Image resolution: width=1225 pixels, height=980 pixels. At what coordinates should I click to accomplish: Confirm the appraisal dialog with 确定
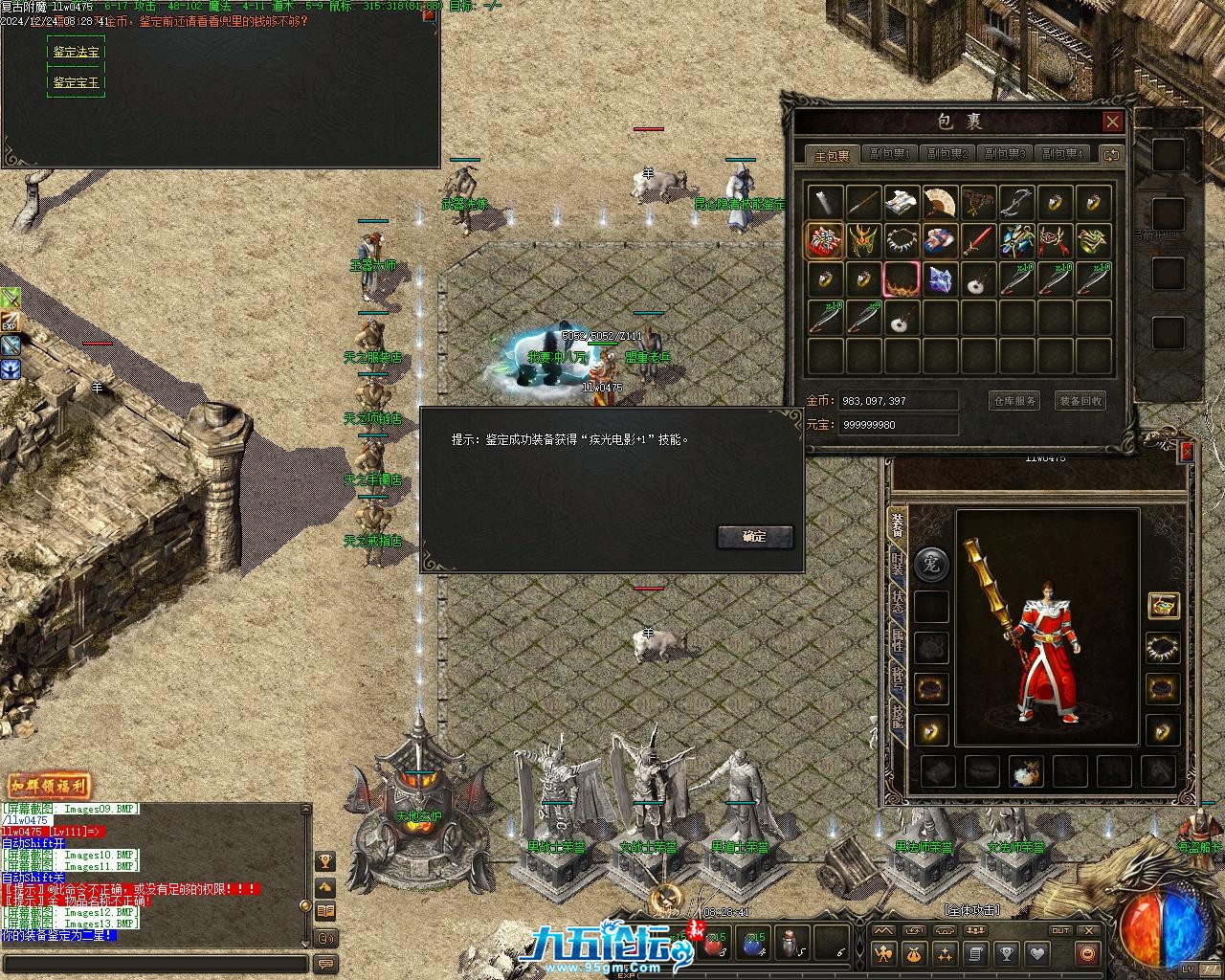coord(755,537)
